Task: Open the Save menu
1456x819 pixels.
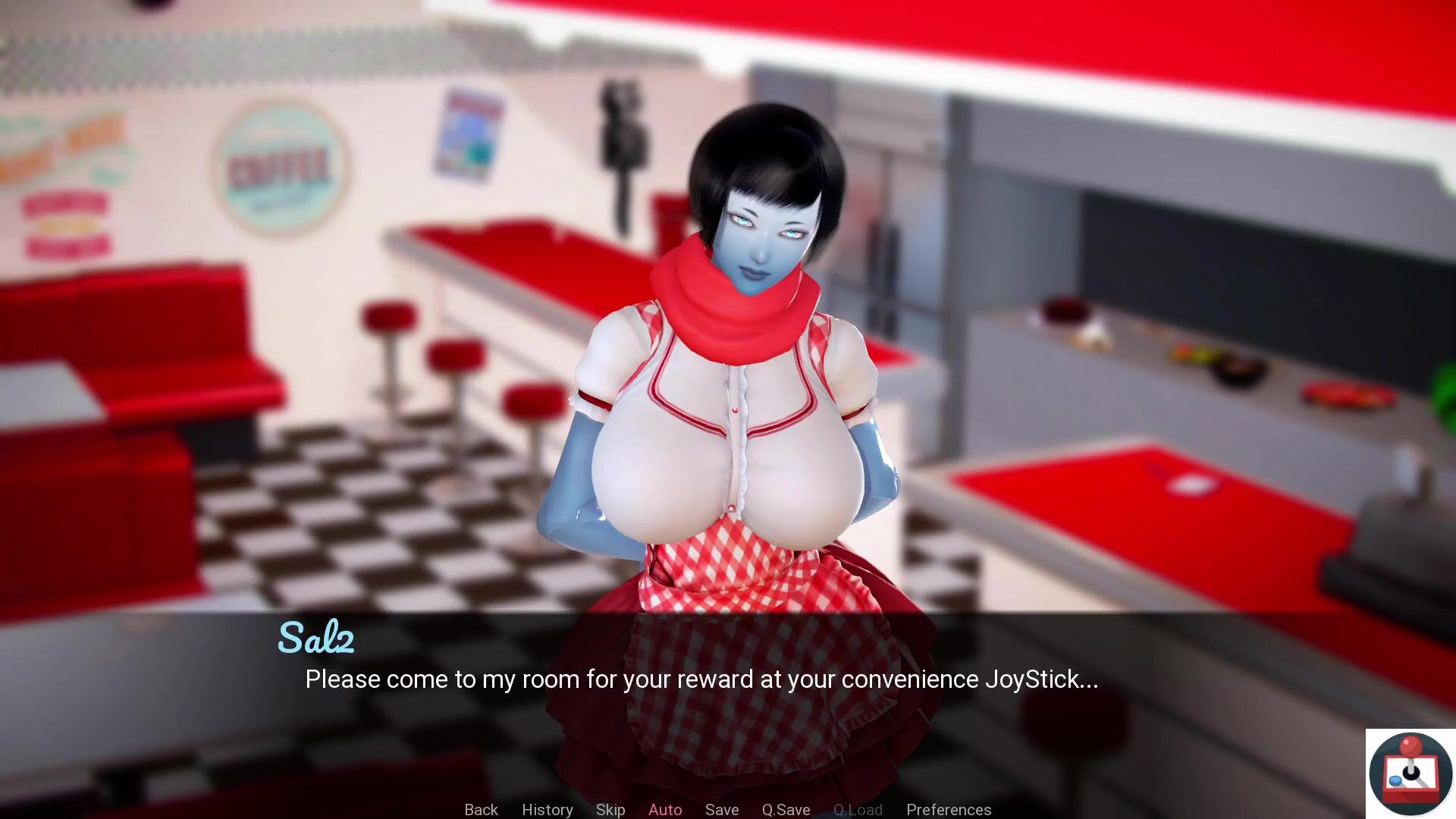Action: [x=721, y=809]
